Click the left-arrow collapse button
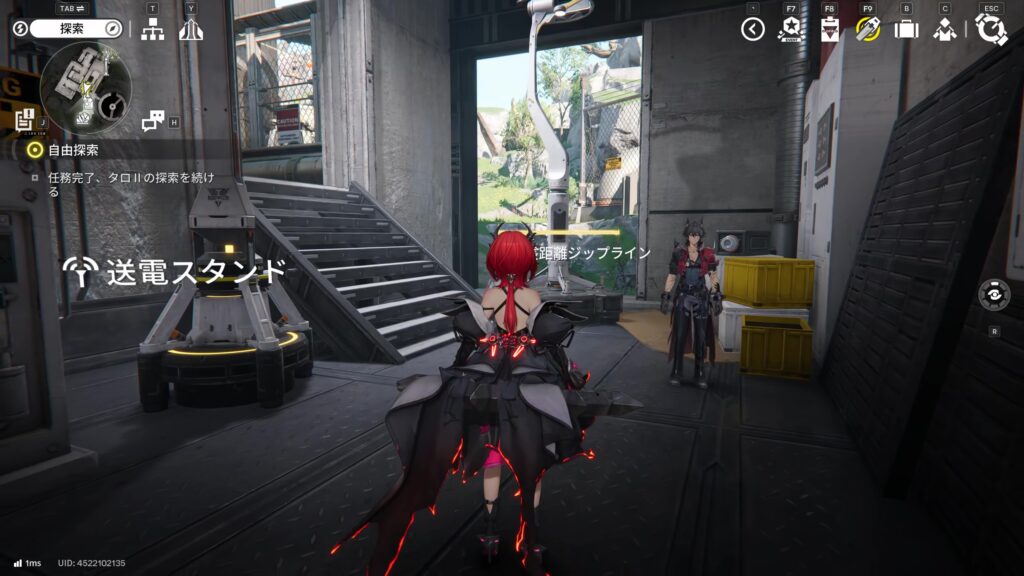 (x=753, y=29)
